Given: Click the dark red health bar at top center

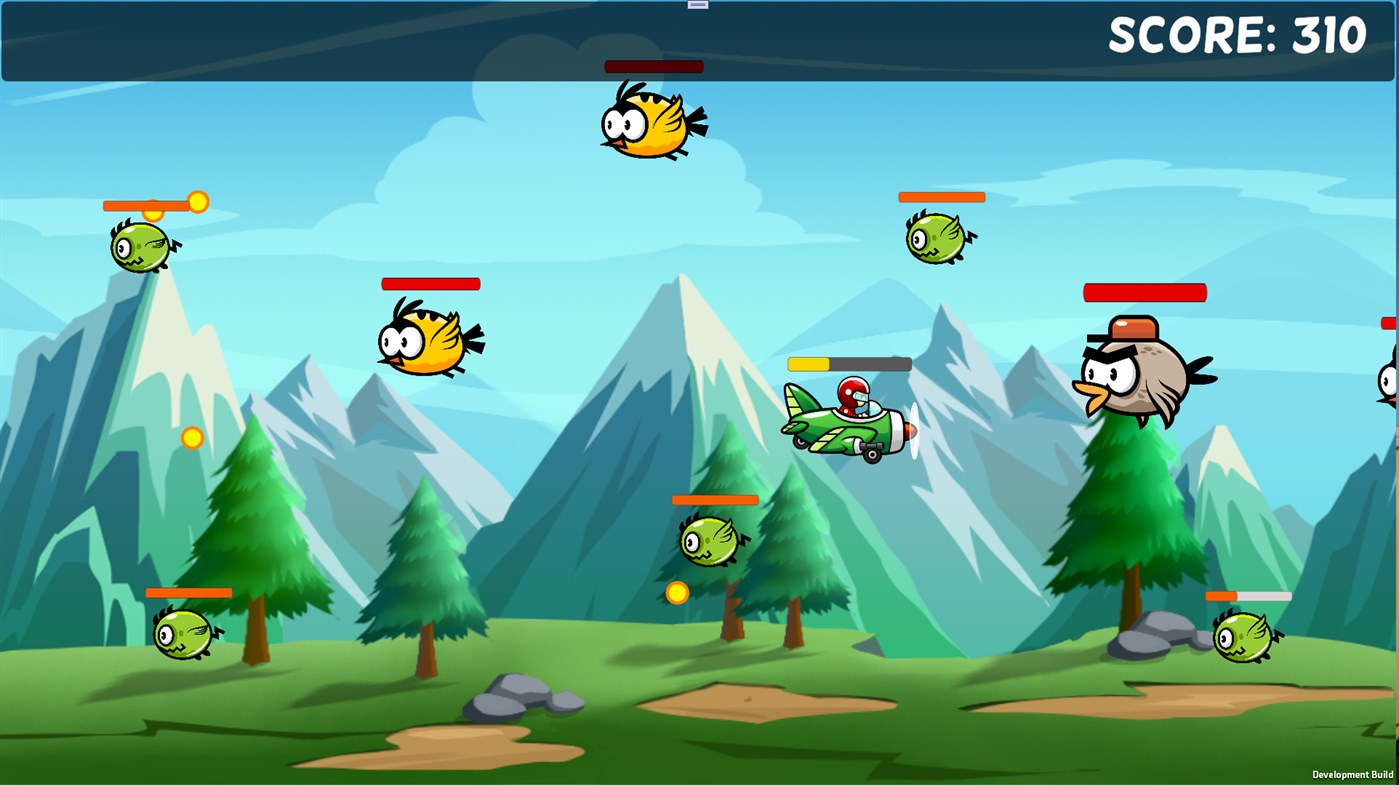Looking at the screenshot, I should point(652,65).
